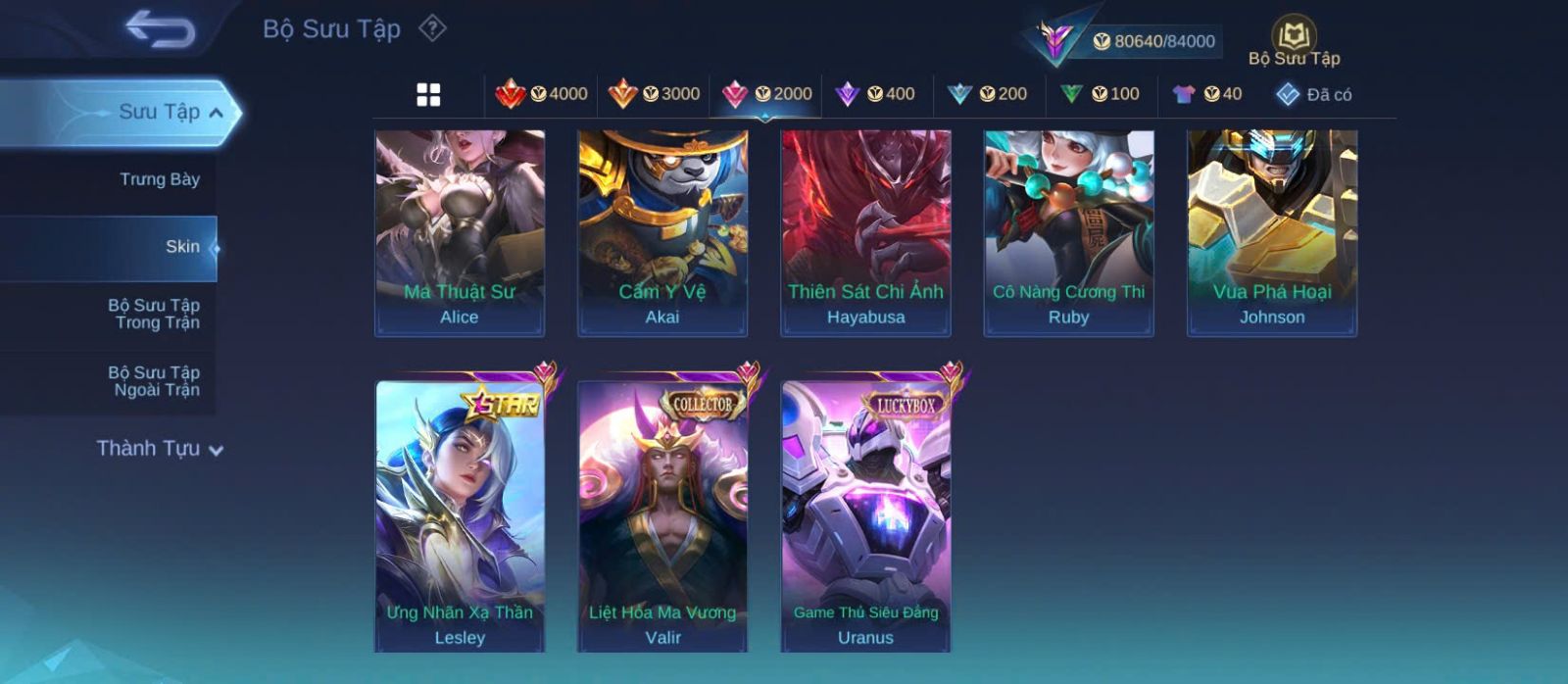Screen dimensions: 1568x684
Task: Filter by owned skins with Đã có
Action: pos(1313,94)
